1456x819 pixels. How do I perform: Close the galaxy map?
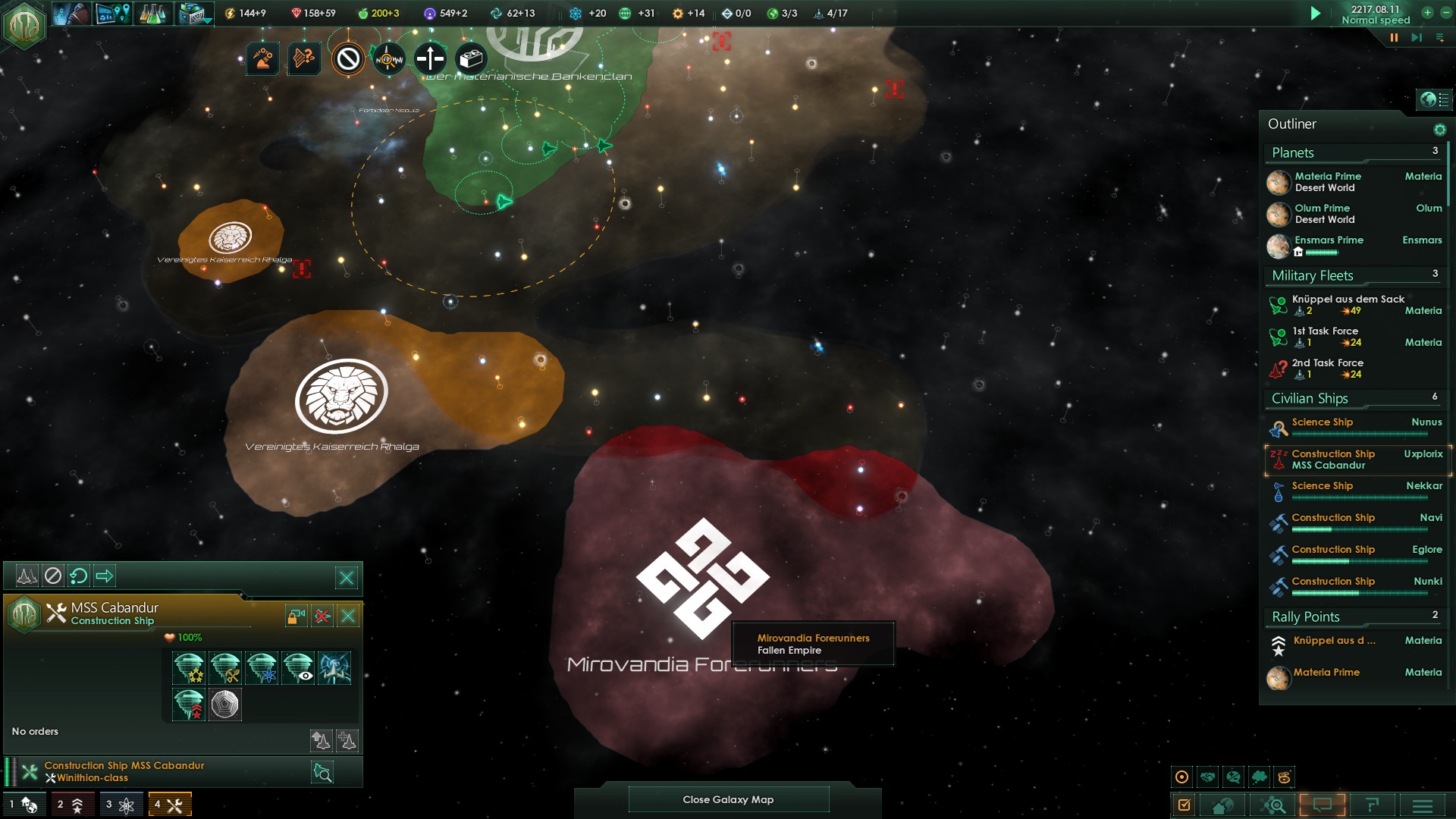point(728,799)
